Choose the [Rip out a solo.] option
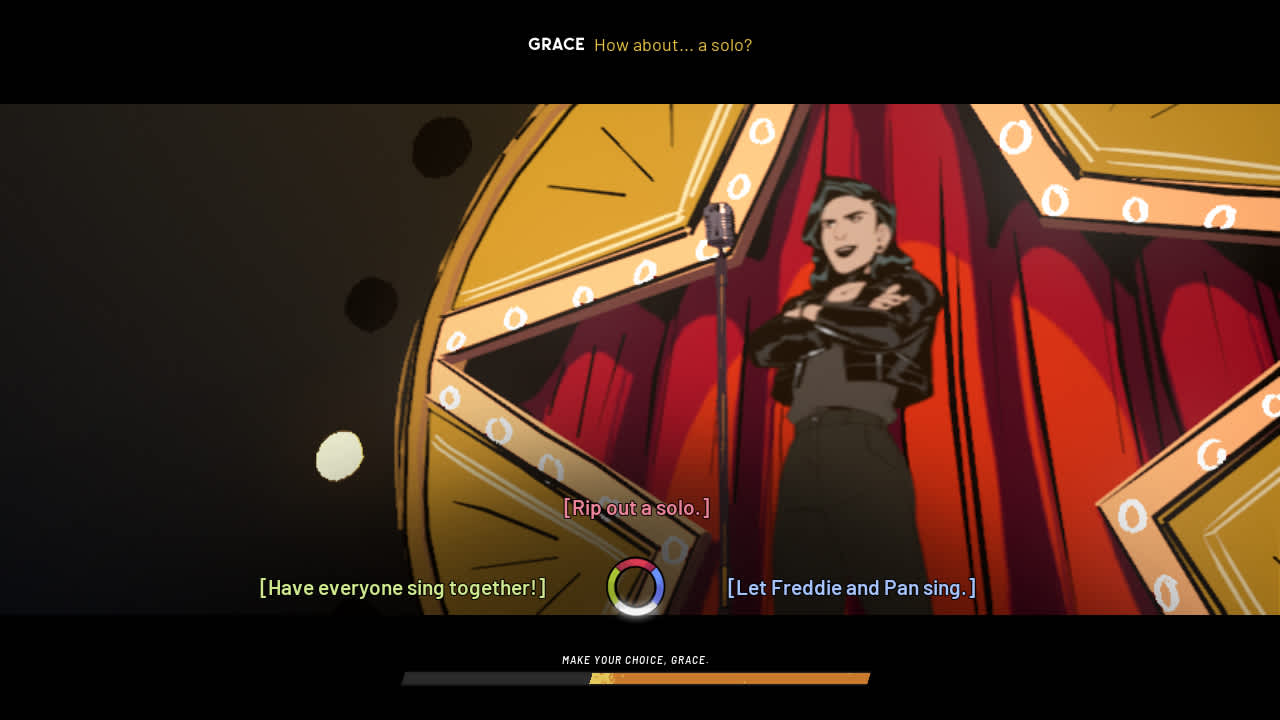Screen dimensions: 1280x720 637,507
